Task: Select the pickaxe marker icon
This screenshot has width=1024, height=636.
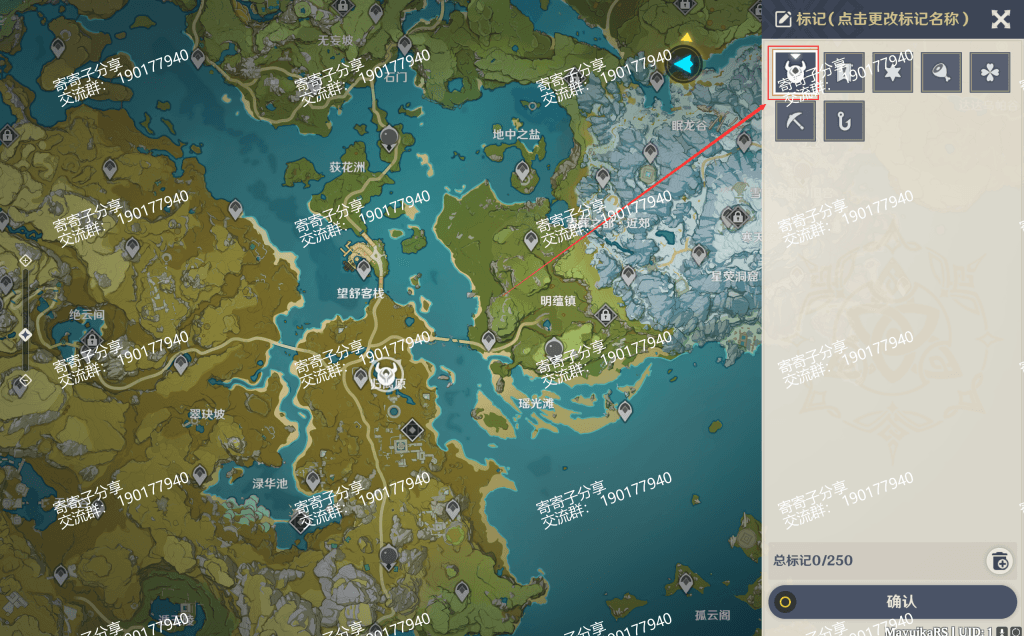Action: click(x=795, y=121)
